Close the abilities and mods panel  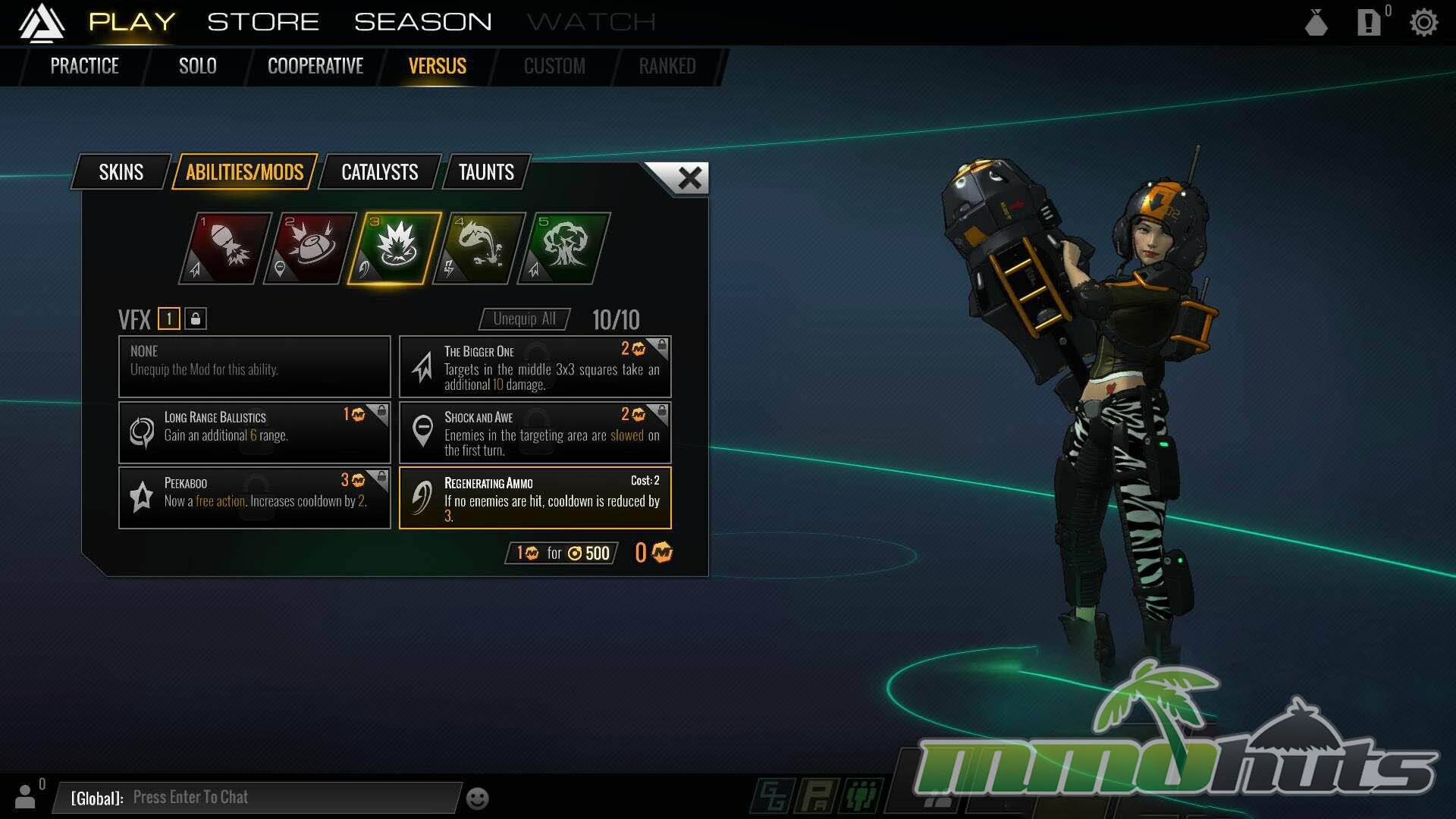click(x=689, y=178)
